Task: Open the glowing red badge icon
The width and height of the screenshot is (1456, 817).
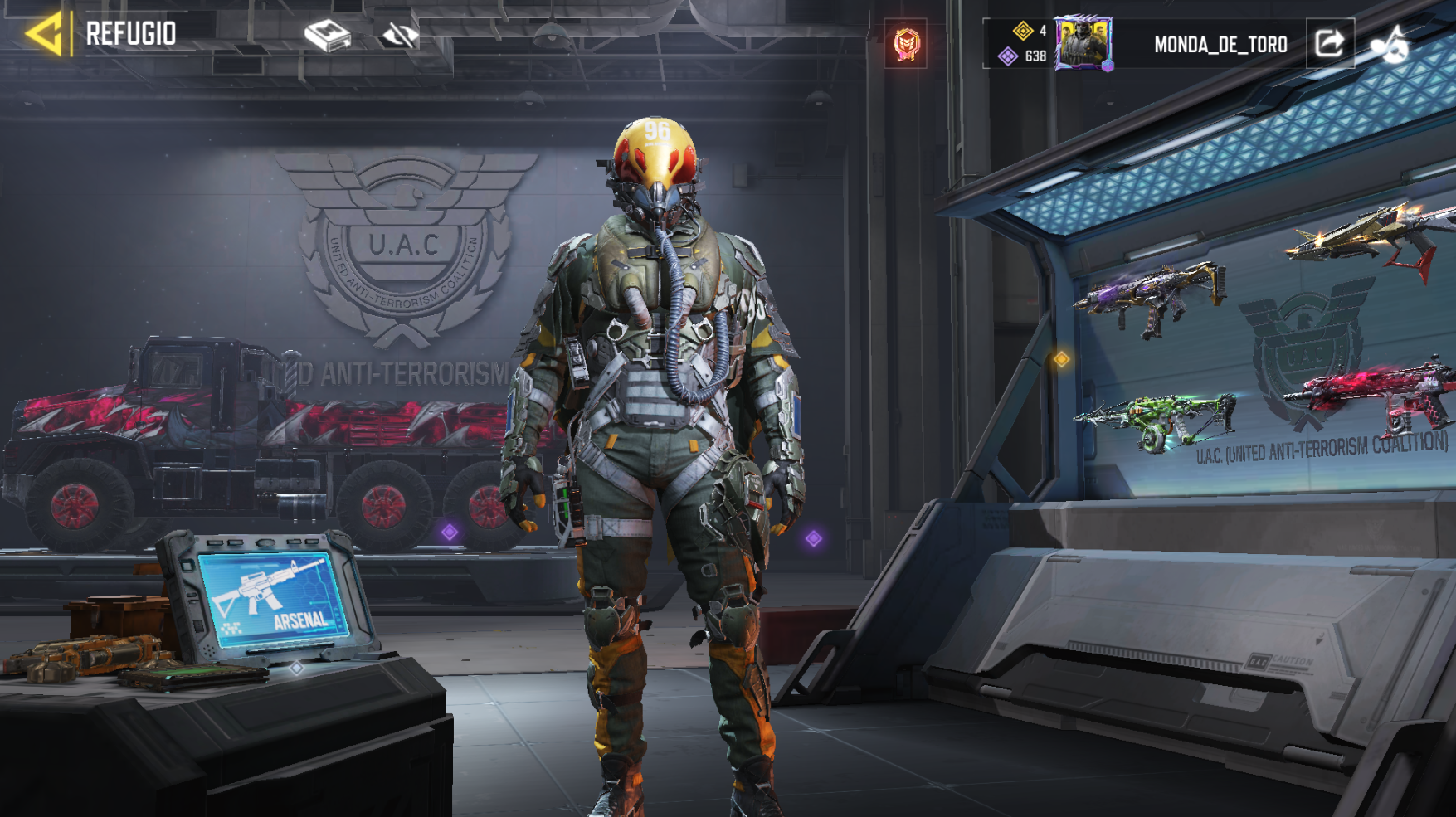Action: [x=906, y=43]
